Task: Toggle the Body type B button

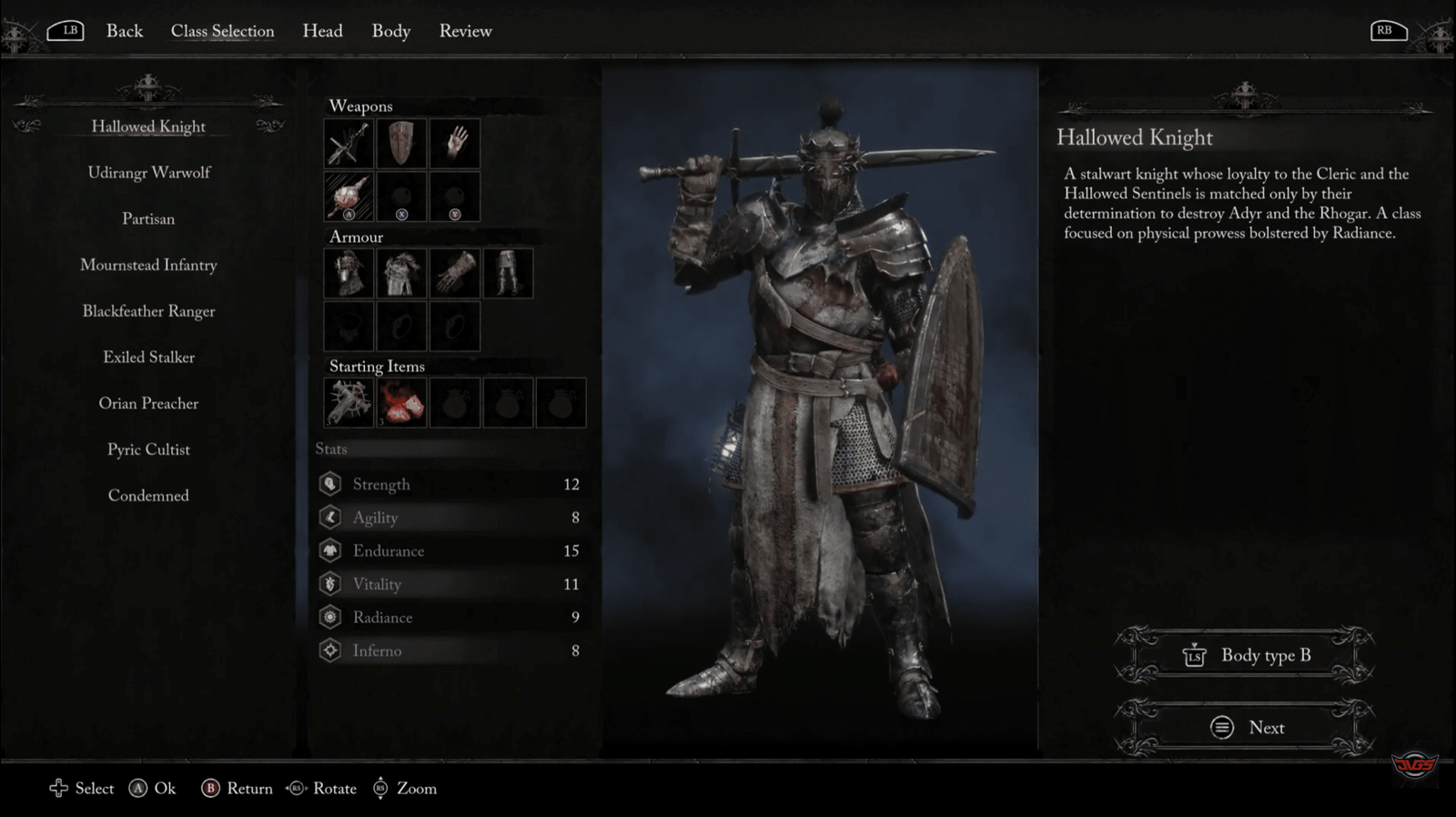Action: 1245,655
